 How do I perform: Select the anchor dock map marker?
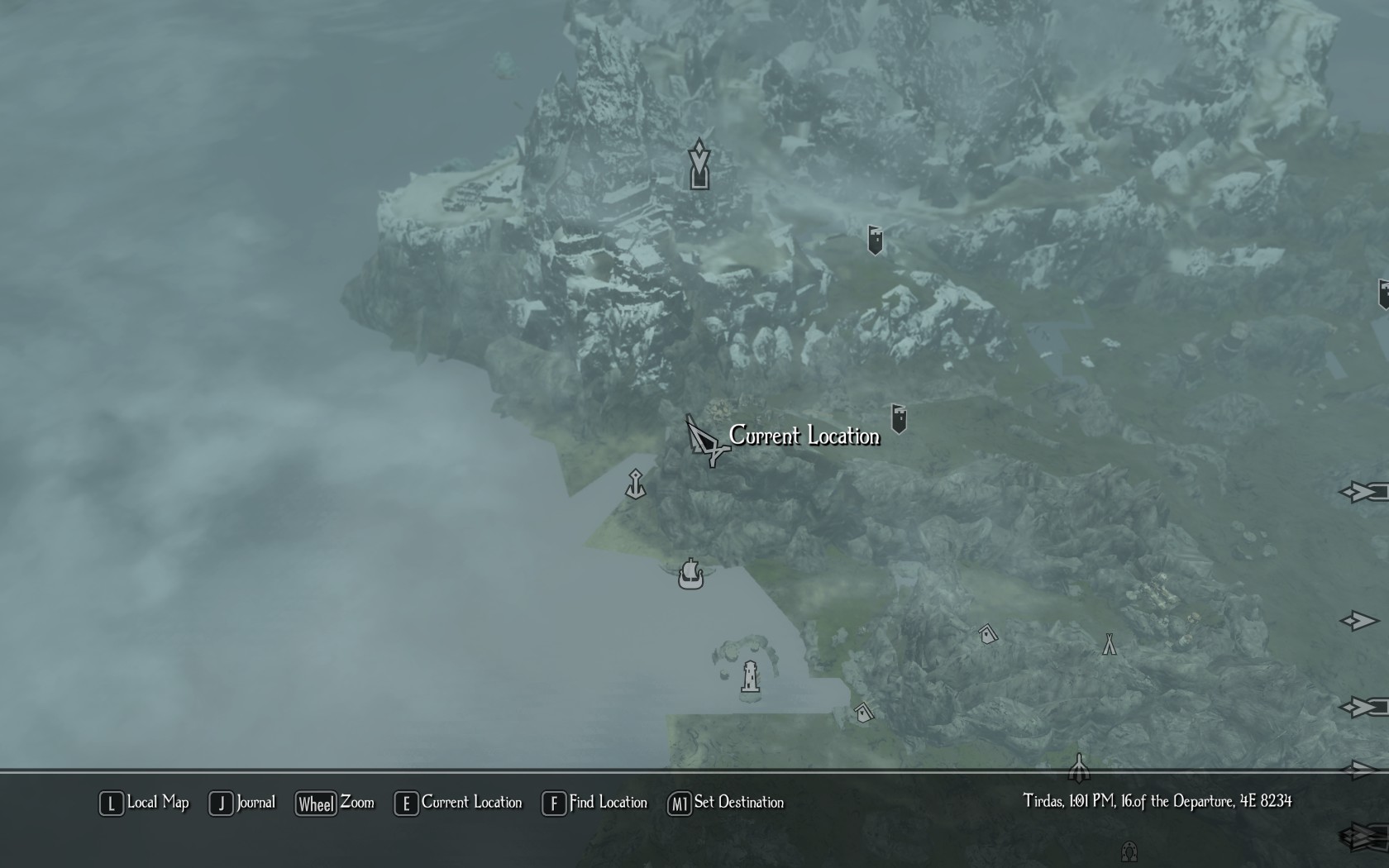(635, 484)
